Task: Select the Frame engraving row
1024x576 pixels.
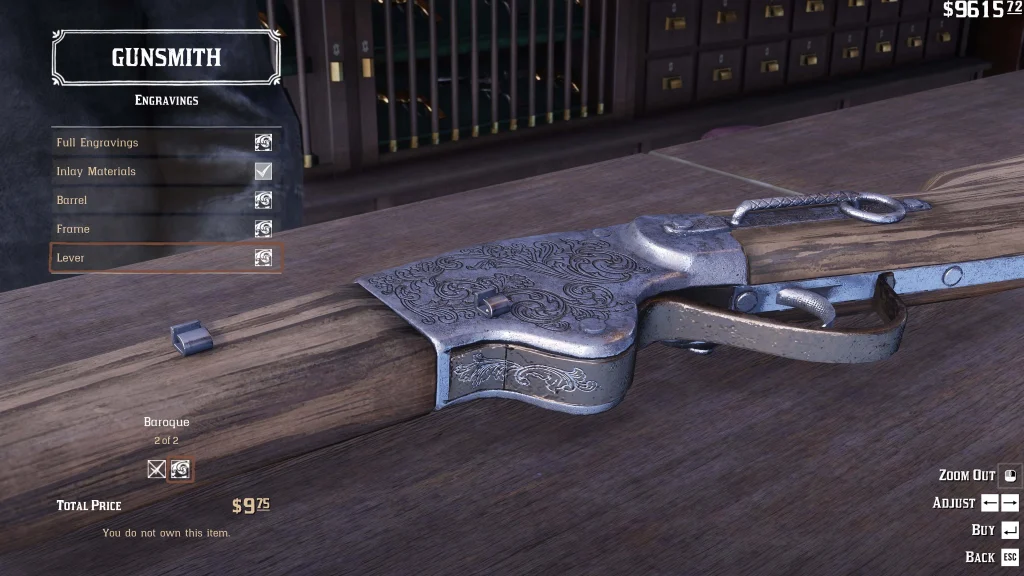Action: tap(165, 229)
